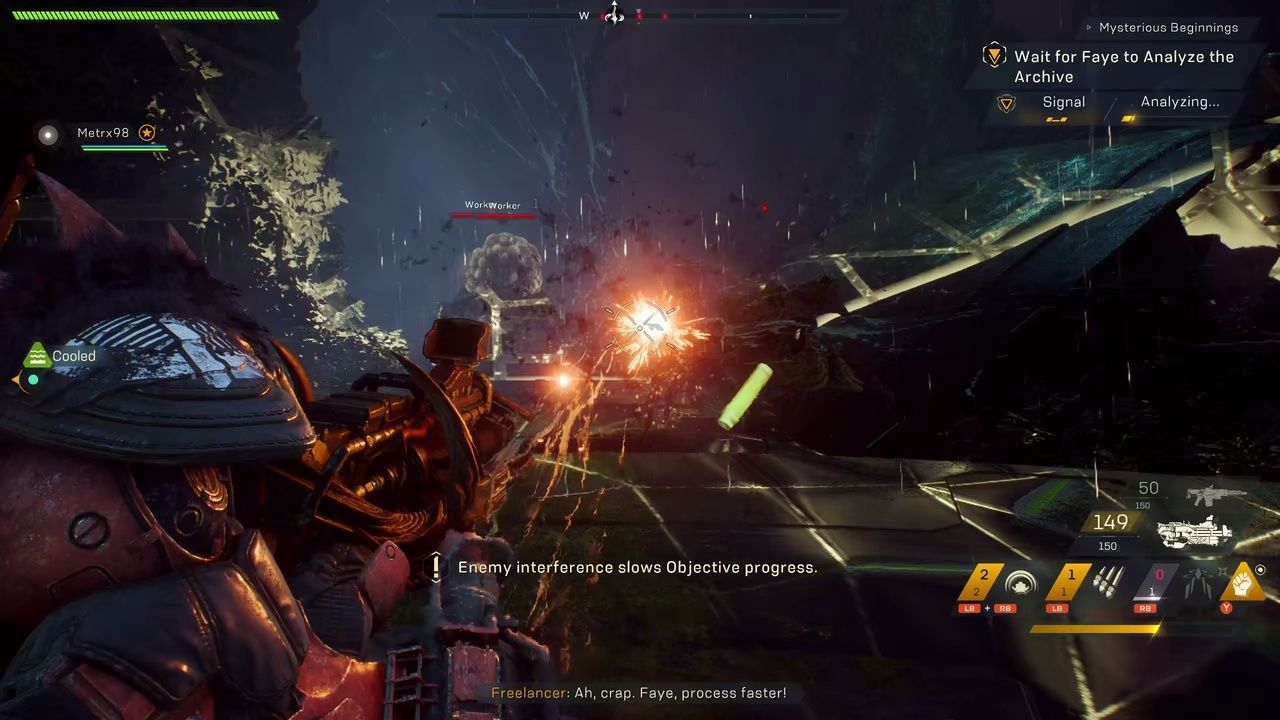Switch to the assault rifle secondary weapon
1280x720 pixels.
click(1215, 494)
